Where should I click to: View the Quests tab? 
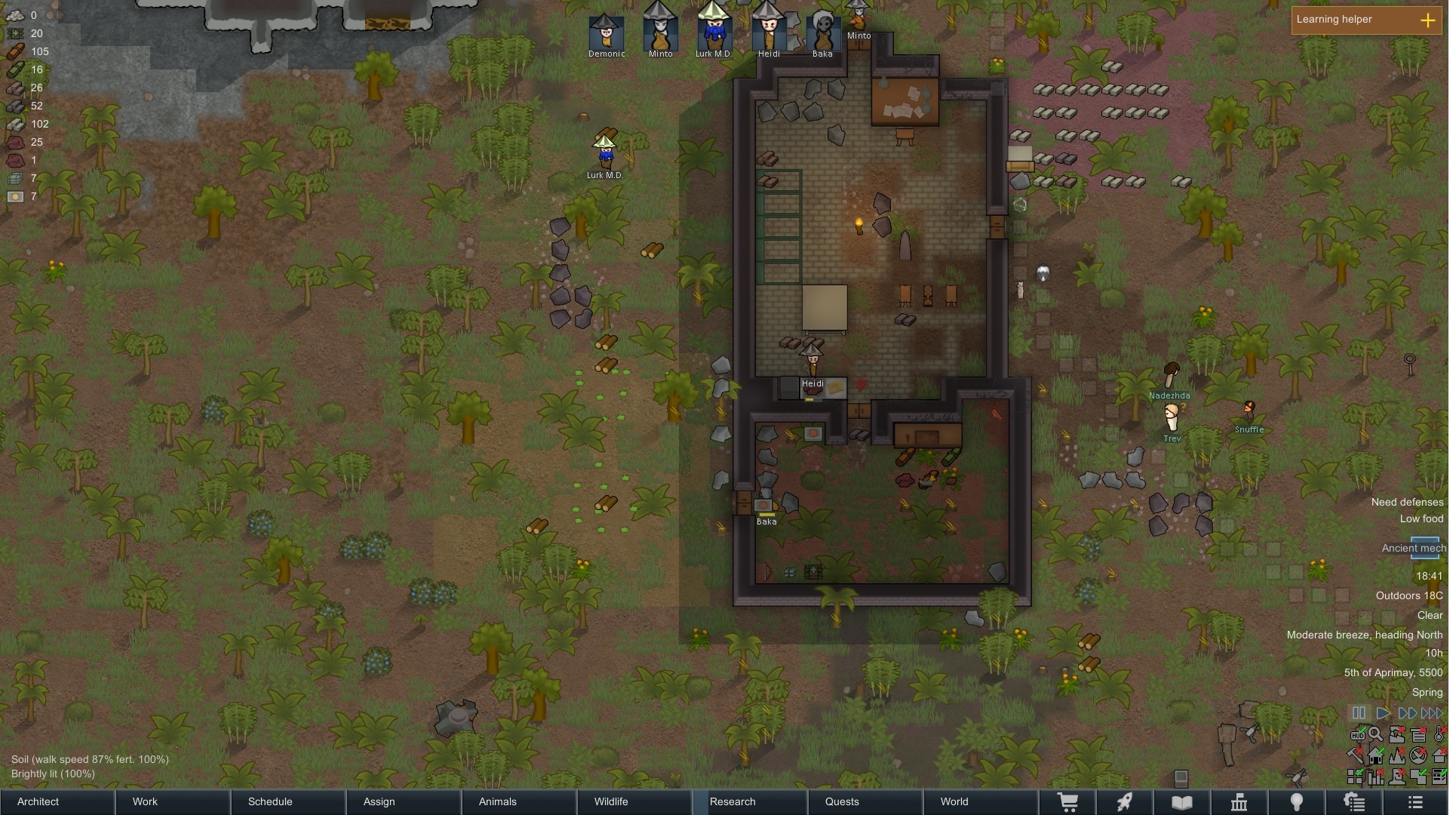coord(866,801)
